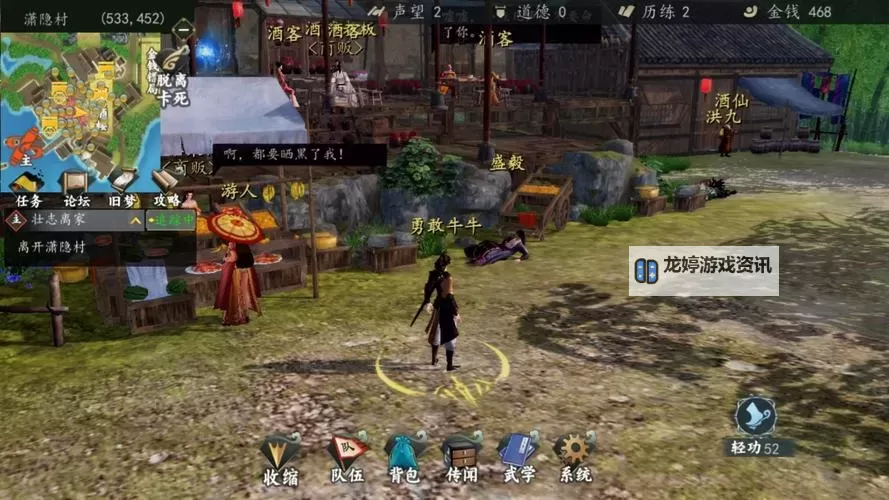The height and width of the screenshot is (500, 889).
Task: Open the 队伍 team menu
Action: tap(346, 457)
